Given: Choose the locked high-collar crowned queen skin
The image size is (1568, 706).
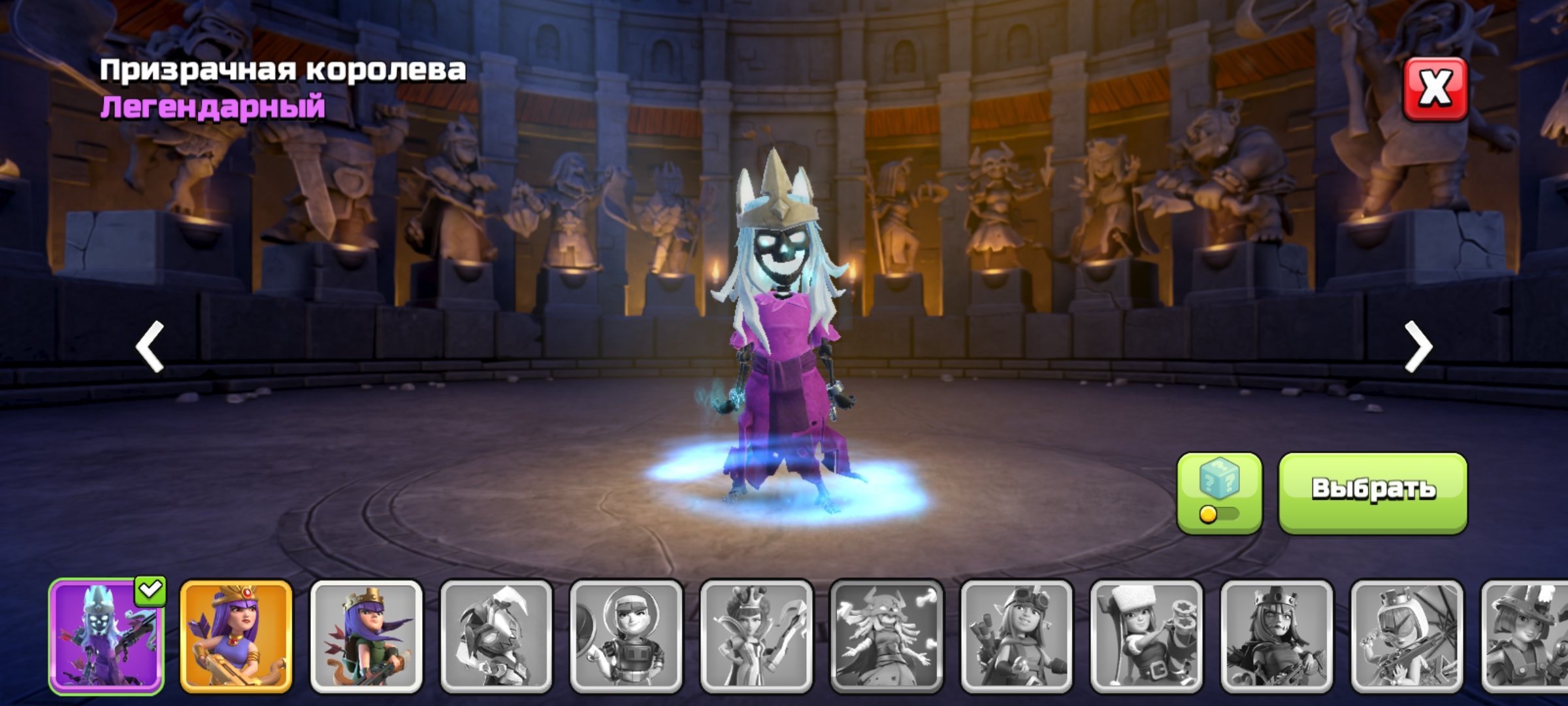Looking at the screenshot, I should point(756,637).
